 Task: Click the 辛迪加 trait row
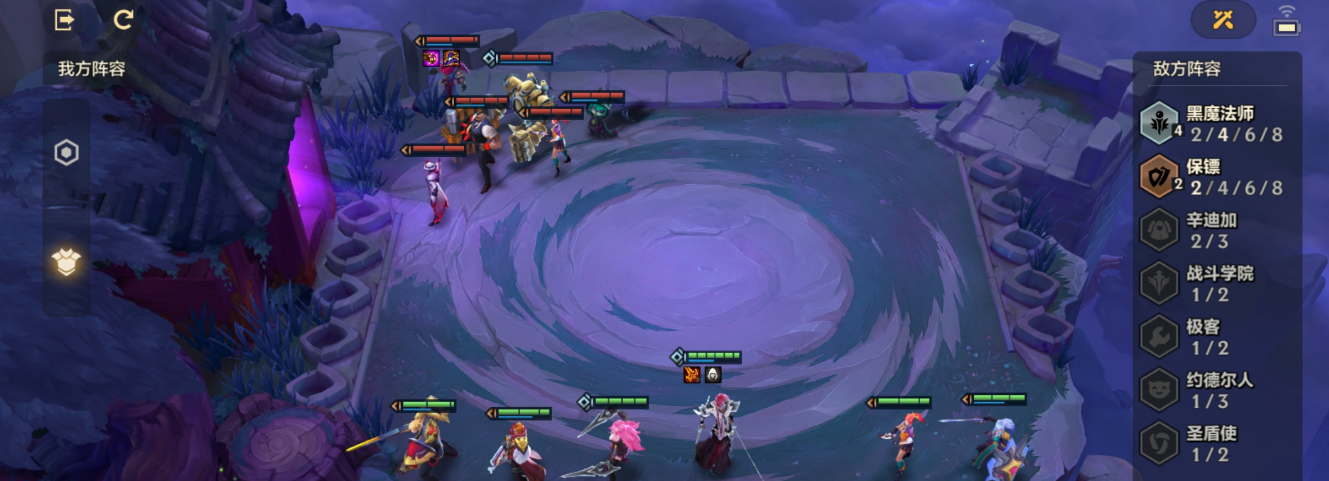coord(1217,230)
